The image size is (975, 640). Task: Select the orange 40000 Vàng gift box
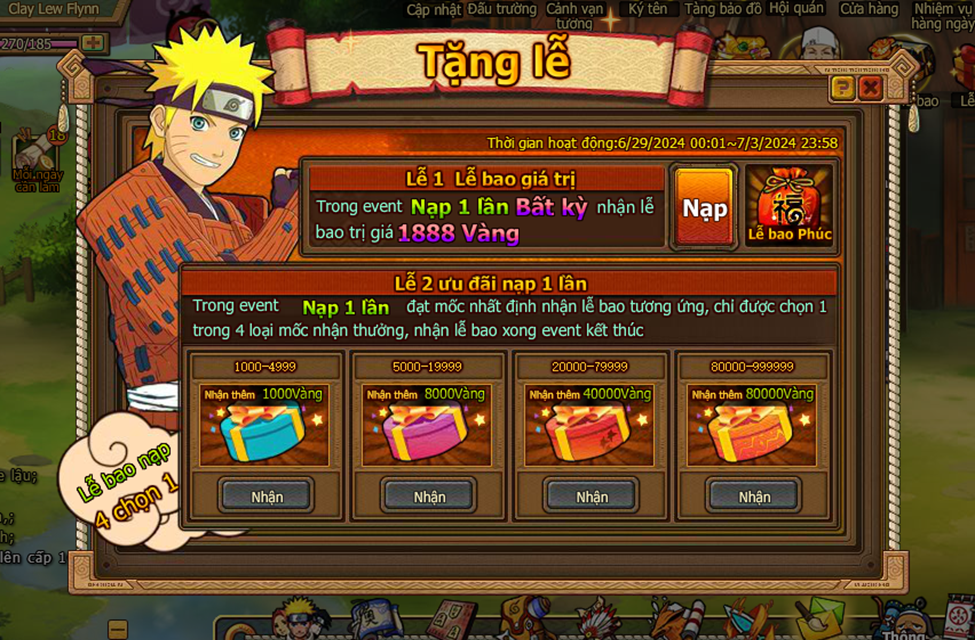pos(590,428)
